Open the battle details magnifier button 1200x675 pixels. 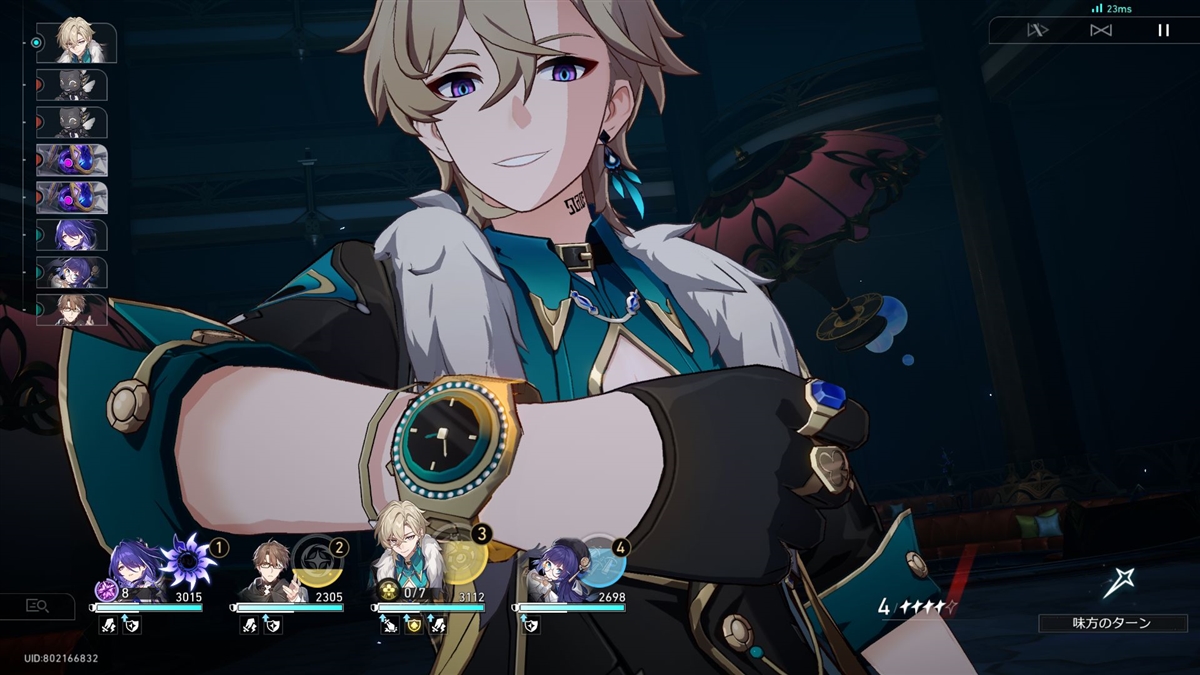click(x=38, y=605)
